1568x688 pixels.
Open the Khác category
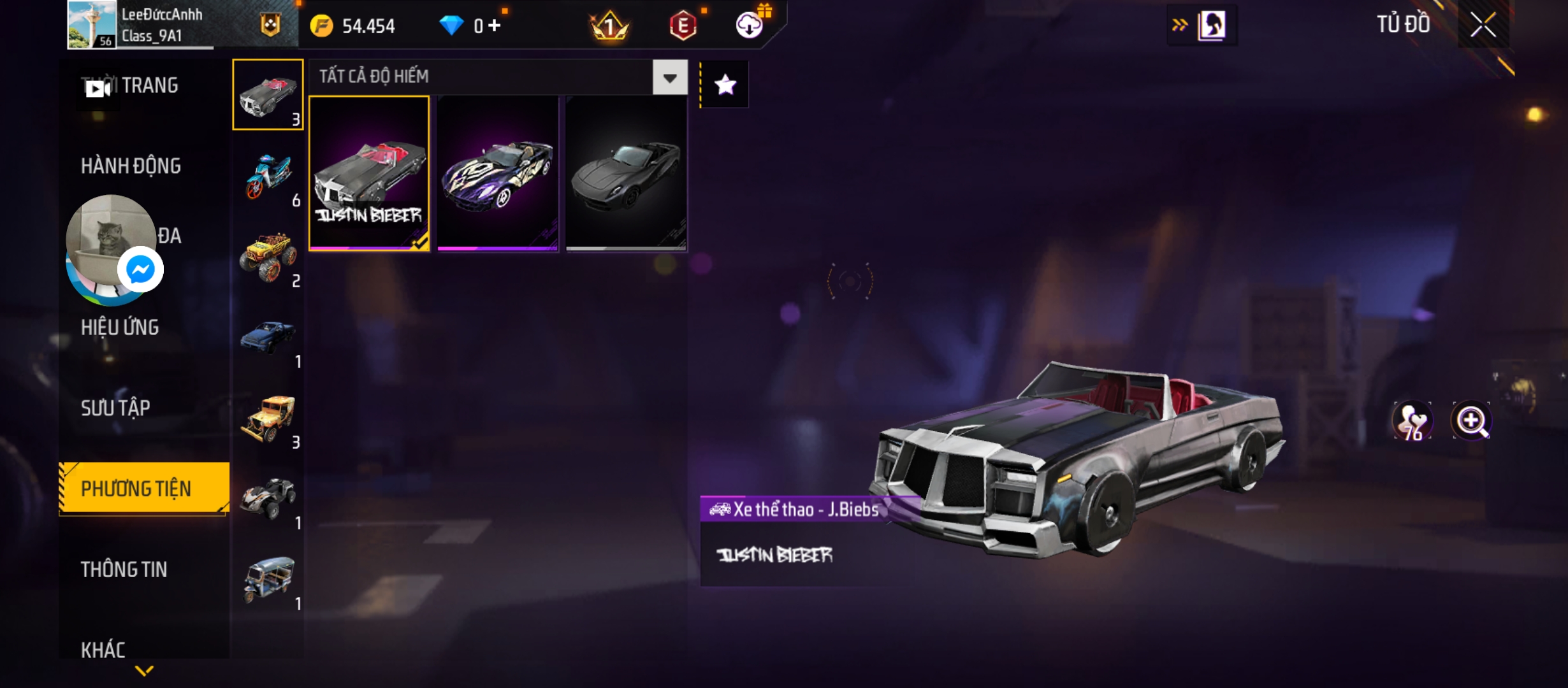coord(103,650)
